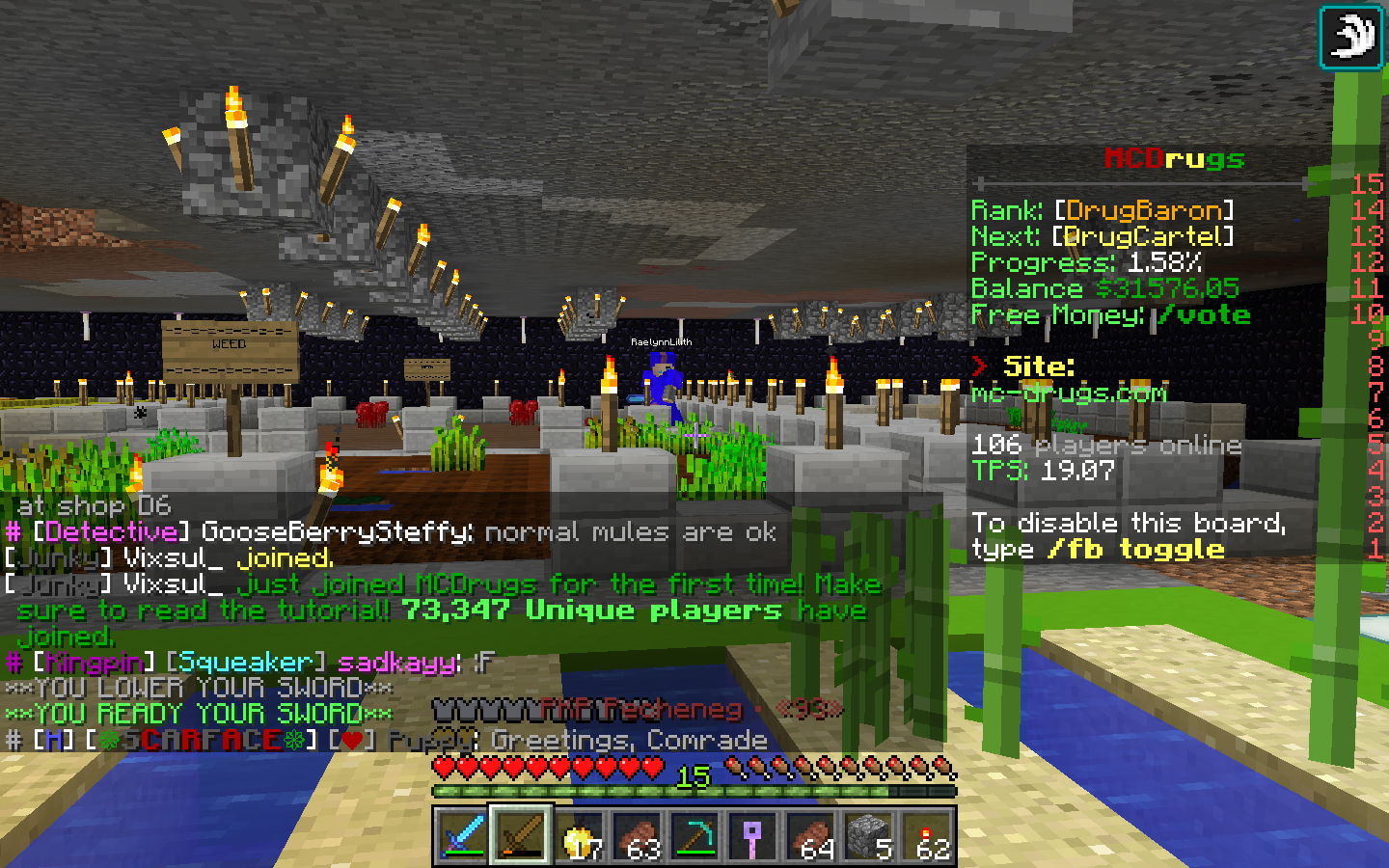Select the brown item stack of 64

click(810, 835)
